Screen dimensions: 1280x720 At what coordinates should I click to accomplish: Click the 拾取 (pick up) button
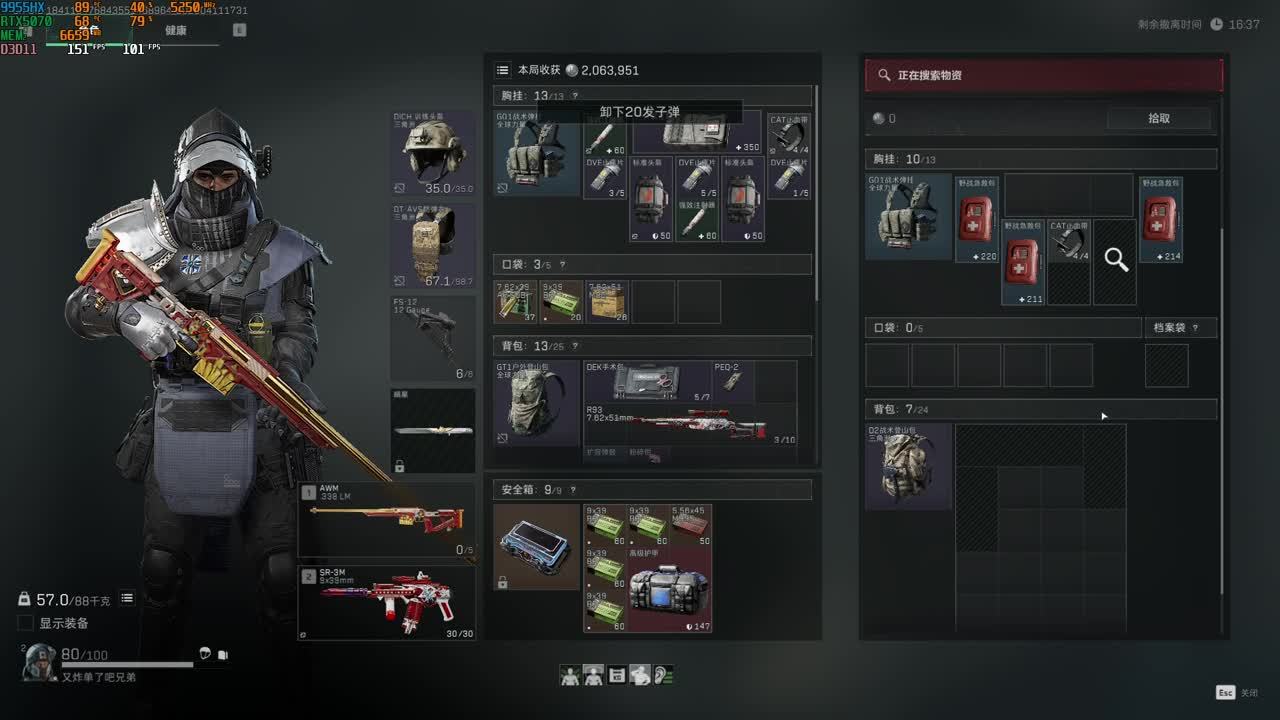coord(1159,118)
